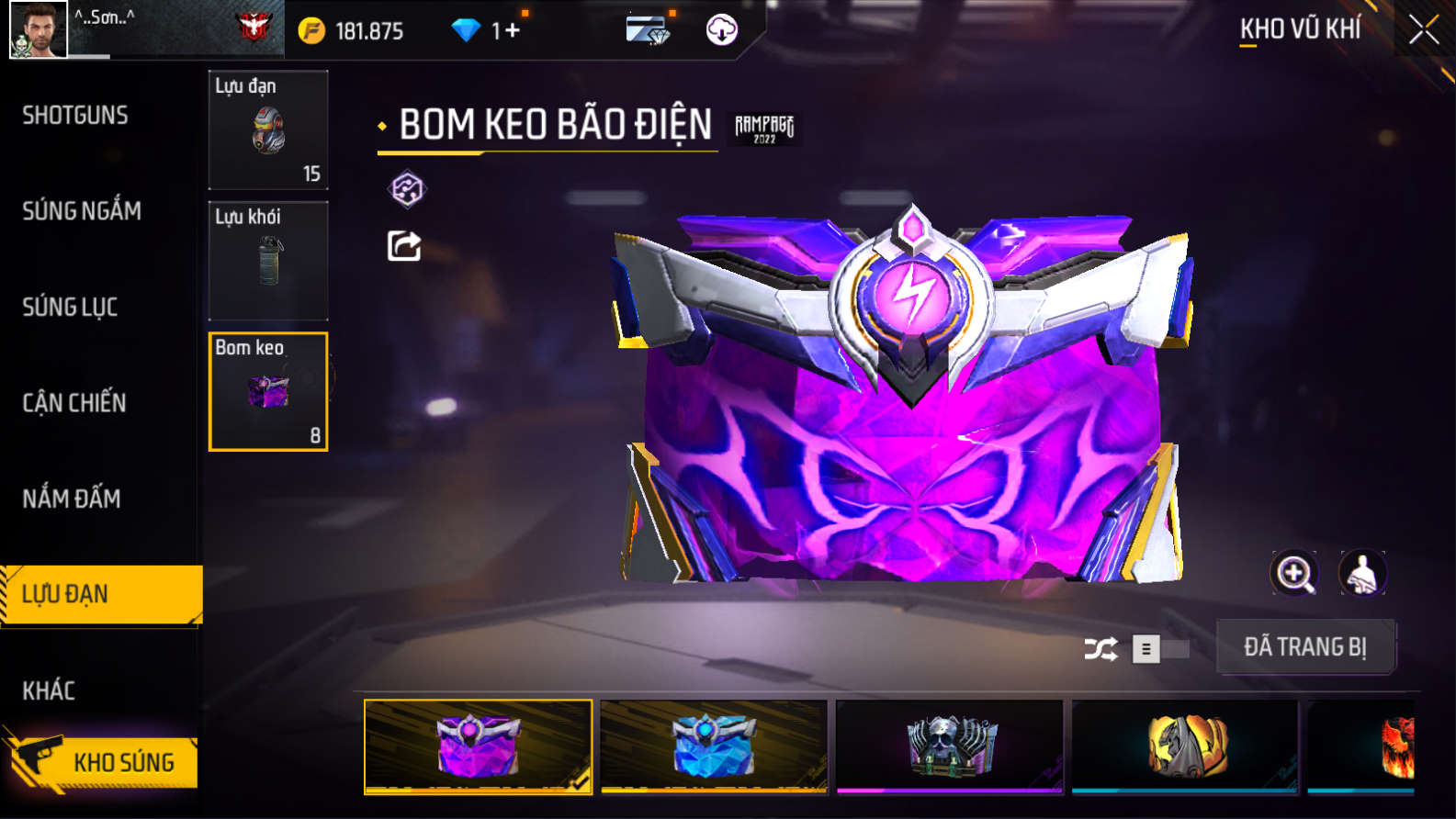Add diamonds with the plus button
The height and width of the screenshot is (819, 1456).
click(512, 31)
